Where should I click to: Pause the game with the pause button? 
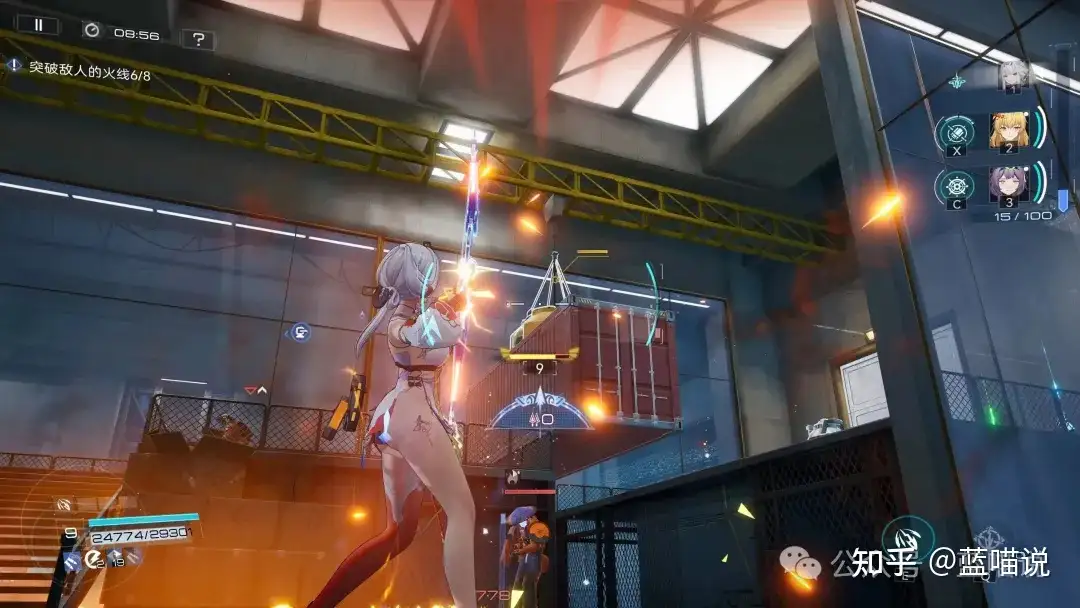click(38, 25)
